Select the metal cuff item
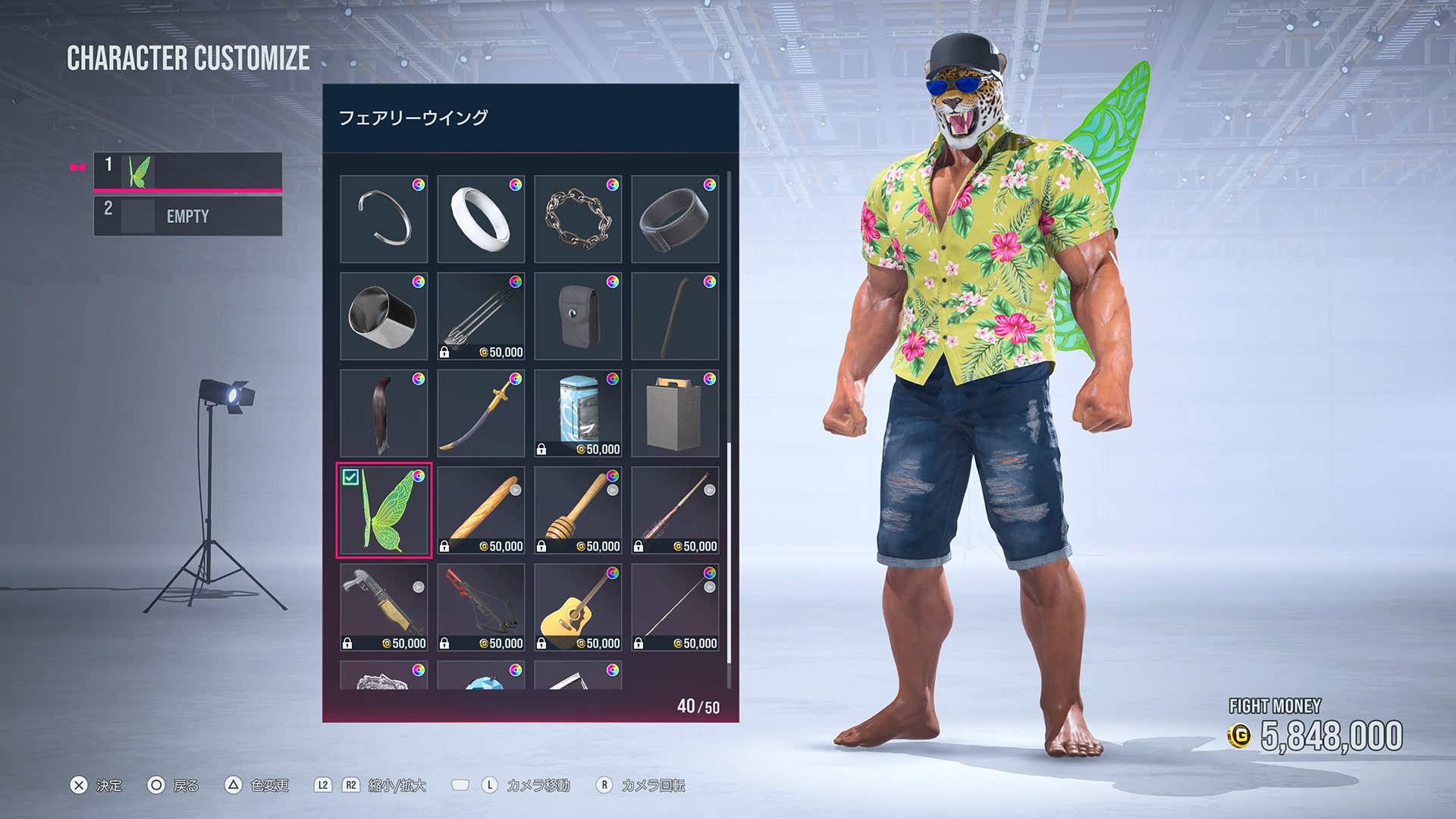This screenshot has height=819, width=1456. [384, 316]
